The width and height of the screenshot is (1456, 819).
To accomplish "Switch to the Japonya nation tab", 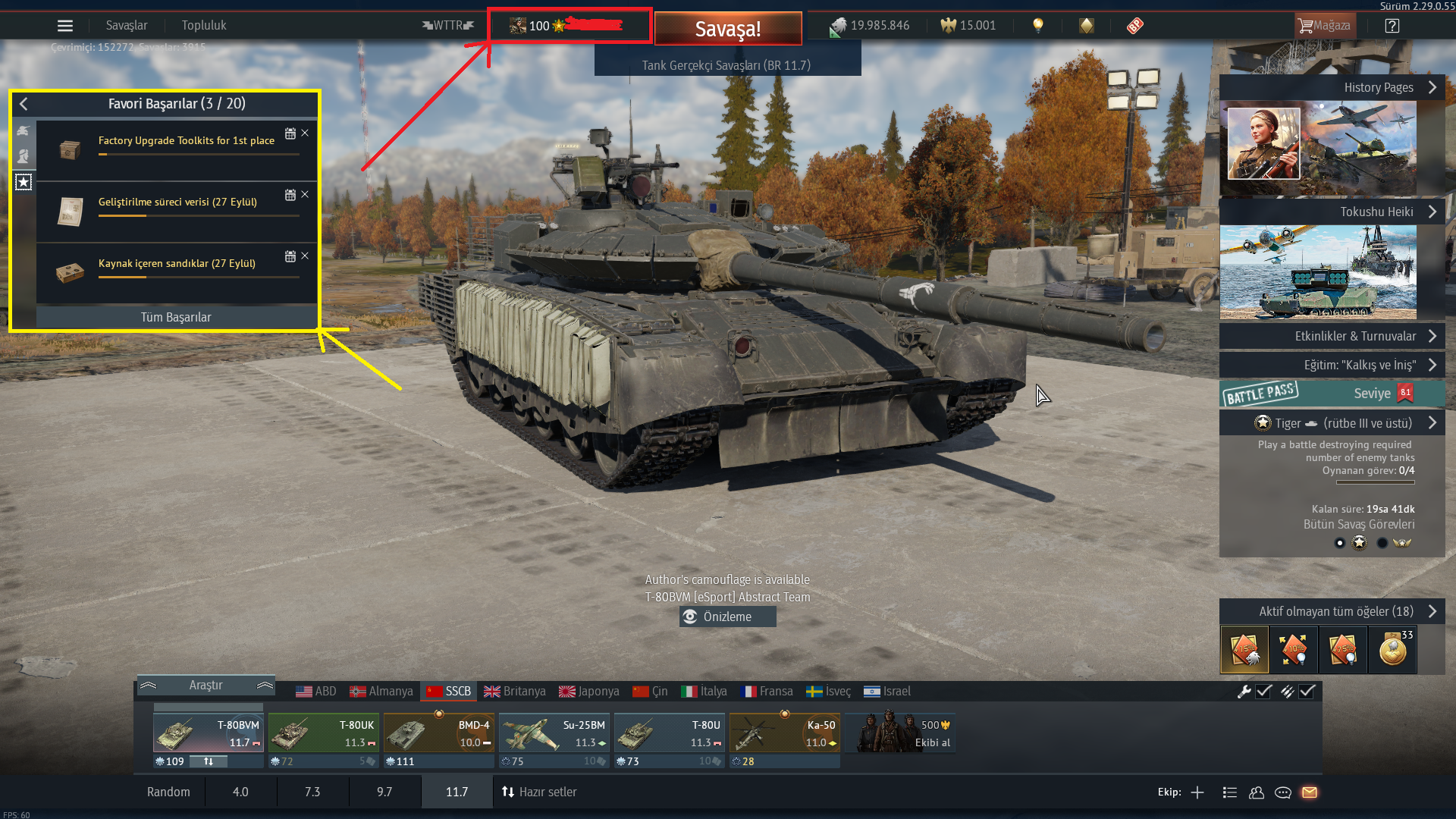I will [x=589, y=692].
